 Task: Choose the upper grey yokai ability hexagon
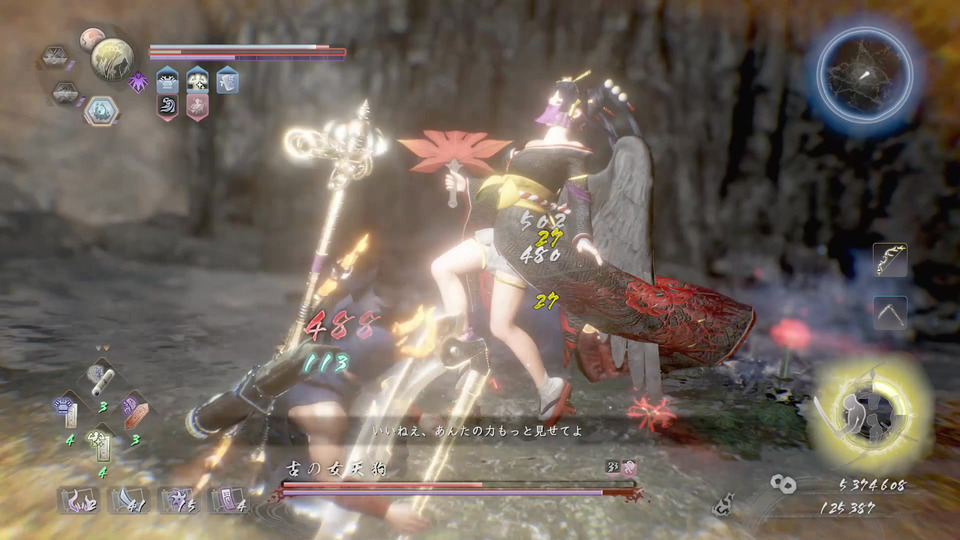(56, 56)
